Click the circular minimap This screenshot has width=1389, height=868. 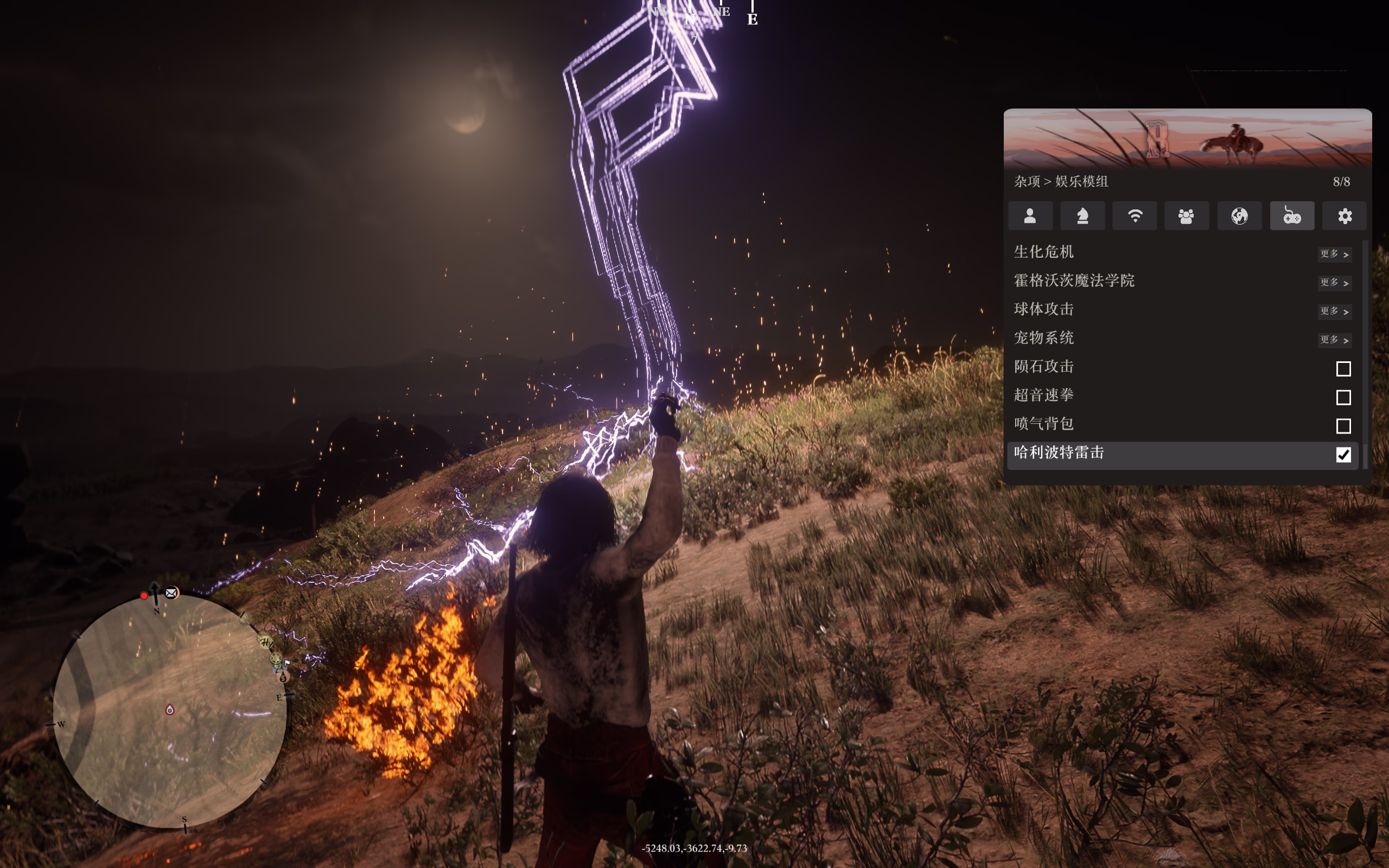pyautogui.click(x=170, y=711)
